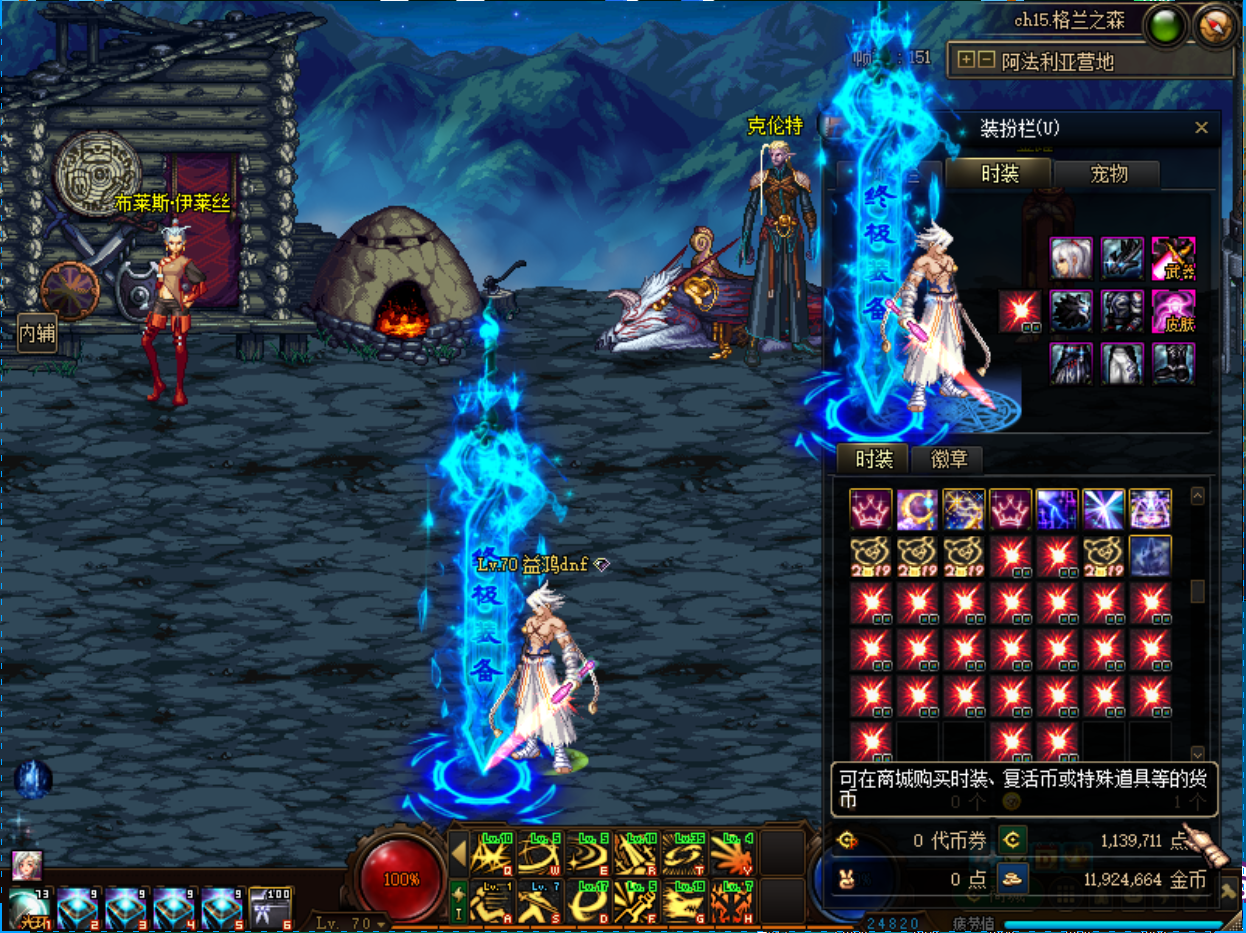This screenshot has height=933, width=1246.
Task: Click the inventory scroll-up arrow
Action: pyautogui.click(x=1198, y=496)
